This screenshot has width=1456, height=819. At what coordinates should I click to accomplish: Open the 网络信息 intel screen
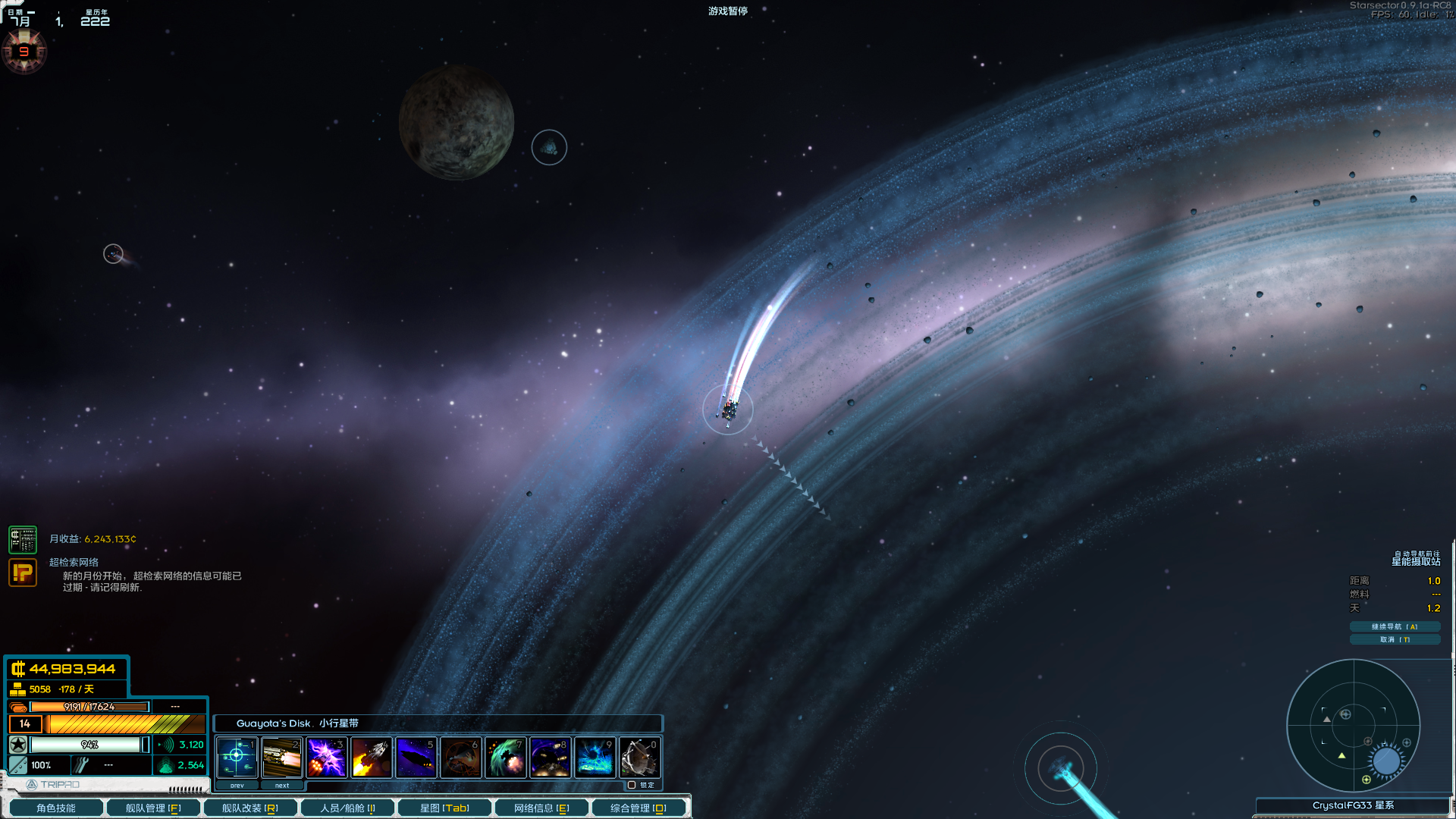coord(540,808)
